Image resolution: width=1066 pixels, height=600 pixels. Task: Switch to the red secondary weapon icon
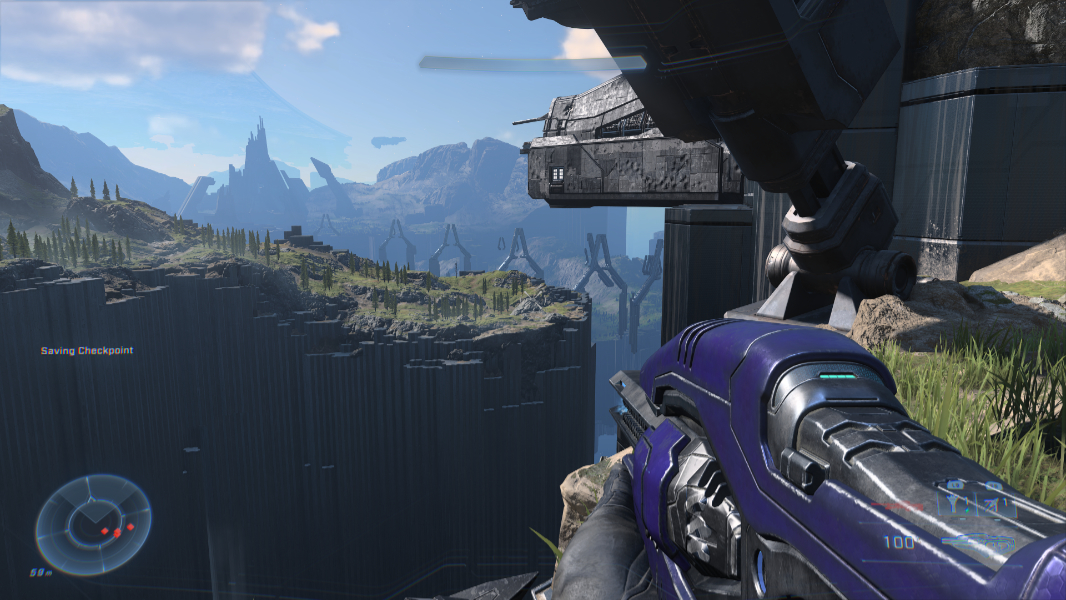point(899,506)
